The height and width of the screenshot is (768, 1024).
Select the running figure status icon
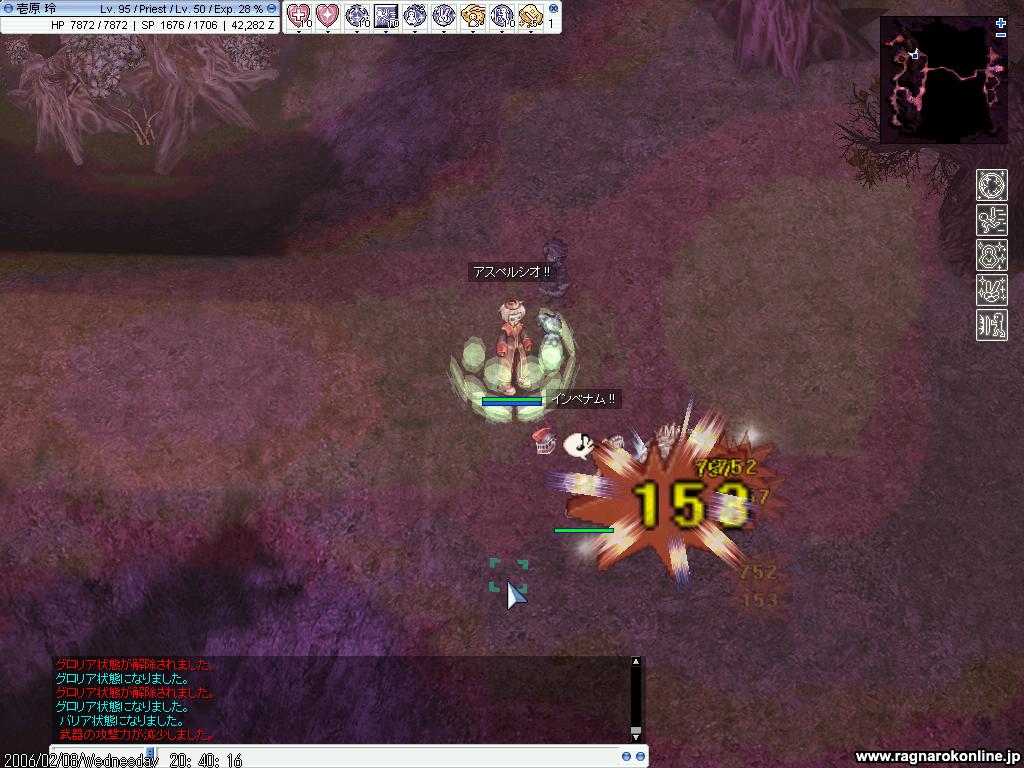(992, 220)
